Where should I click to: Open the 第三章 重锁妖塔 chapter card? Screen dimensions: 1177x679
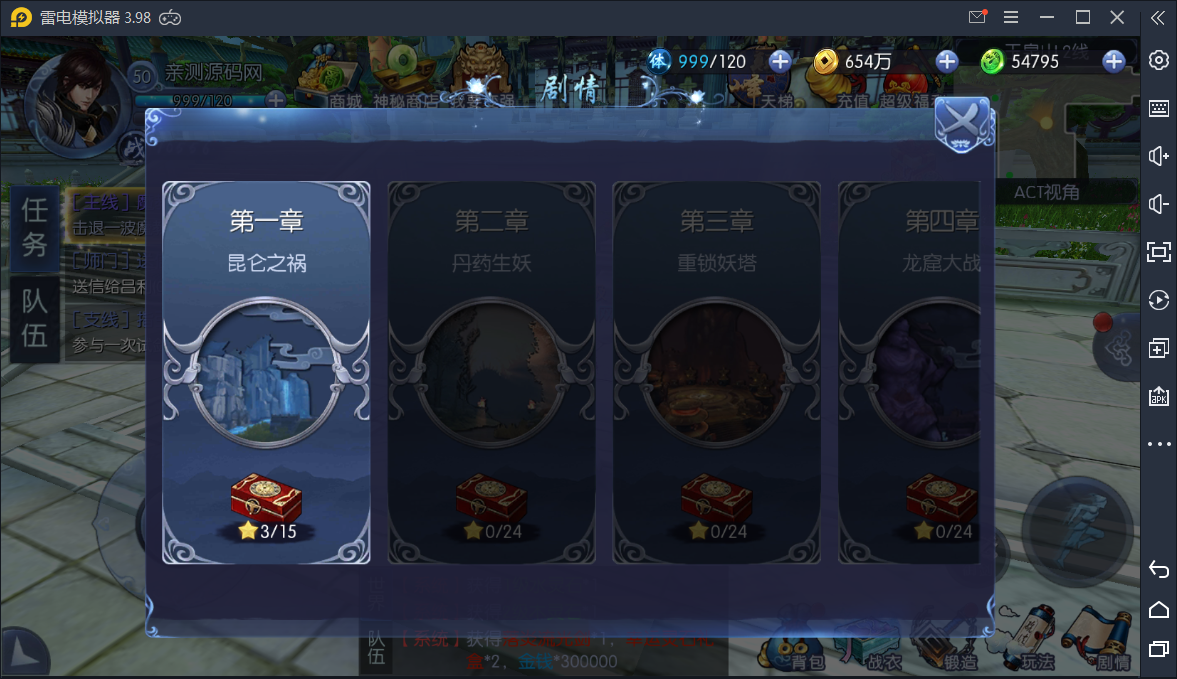click(716, 372)
